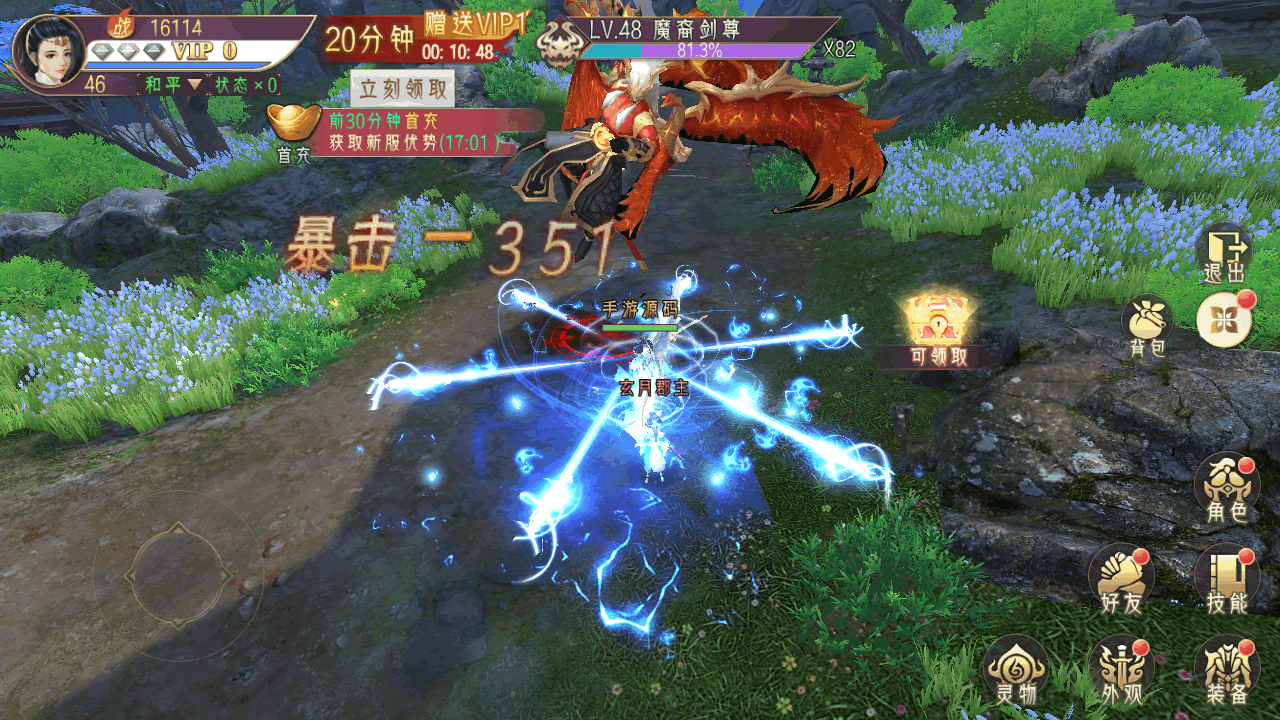Open the 角色 character screen
The height and width of the screenshot is (720, 1280).
(x=1226, y=488)
